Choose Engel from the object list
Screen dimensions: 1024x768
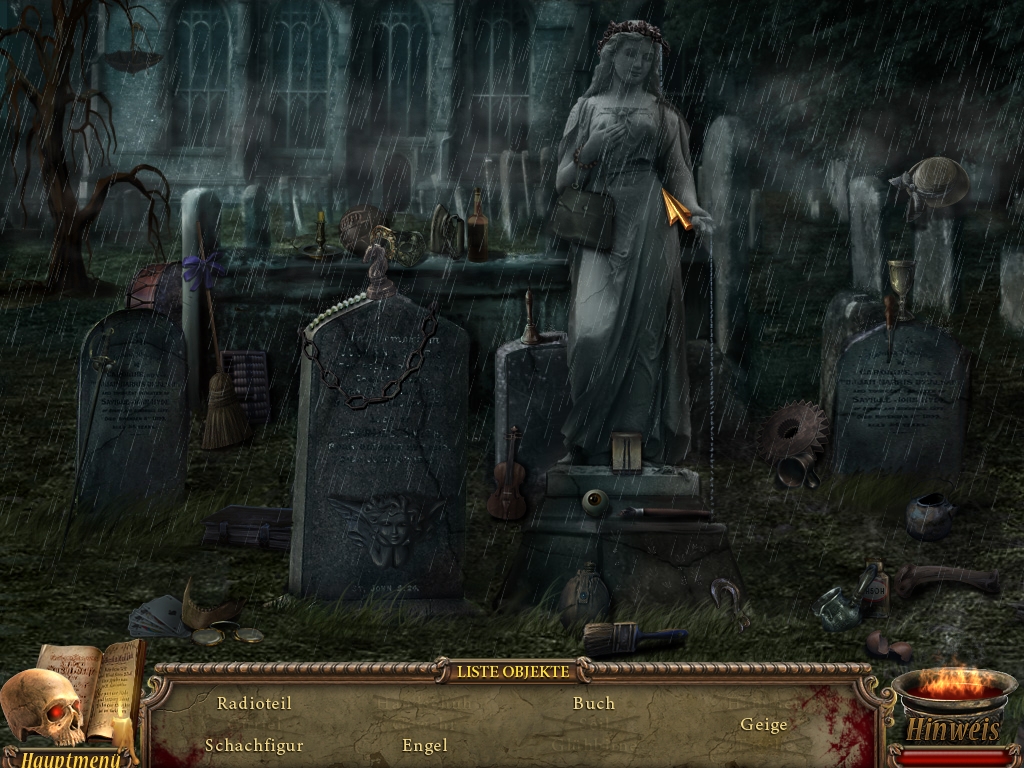point(425,745)
